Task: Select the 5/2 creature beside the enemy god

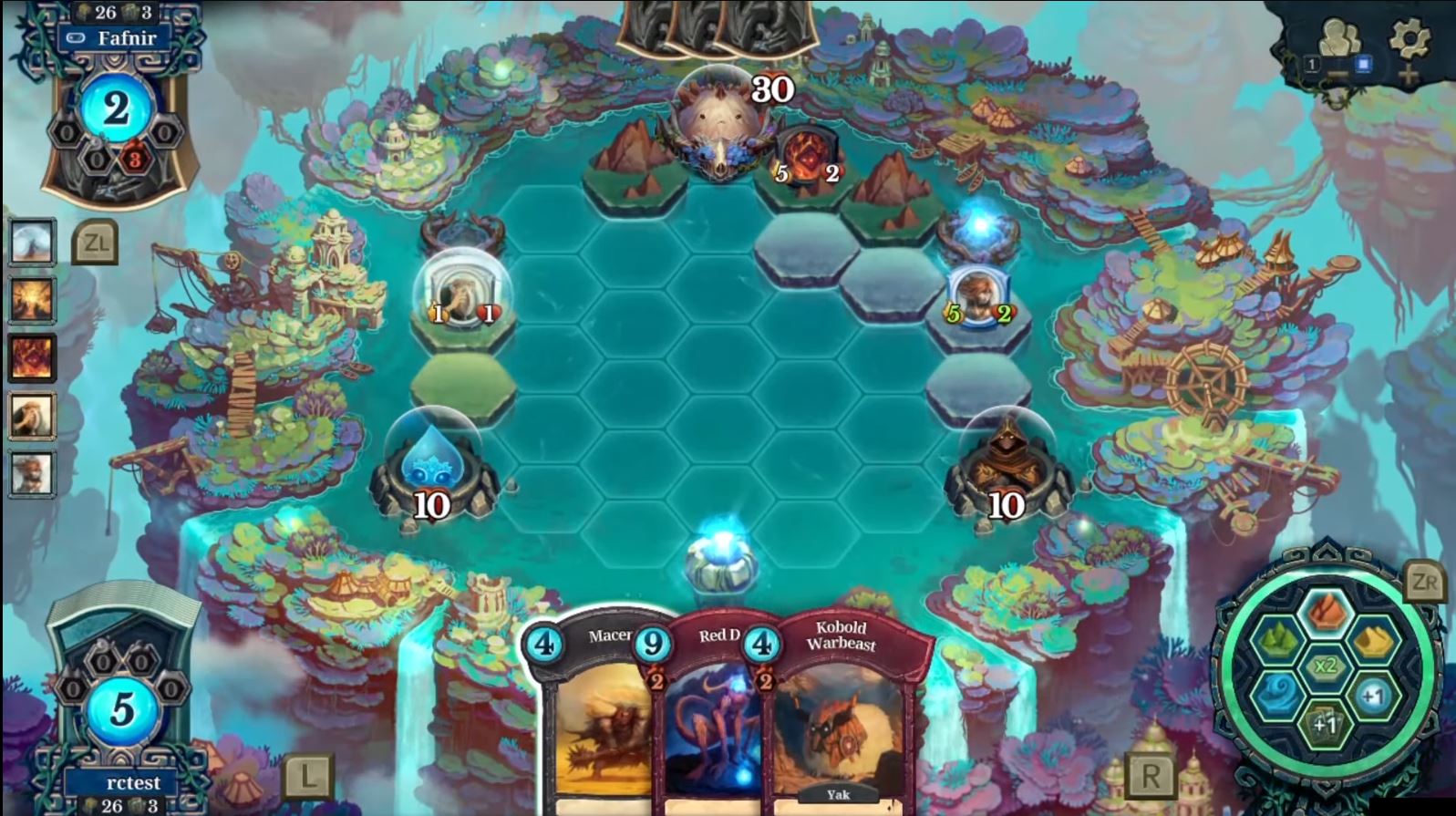Action: 806,157
